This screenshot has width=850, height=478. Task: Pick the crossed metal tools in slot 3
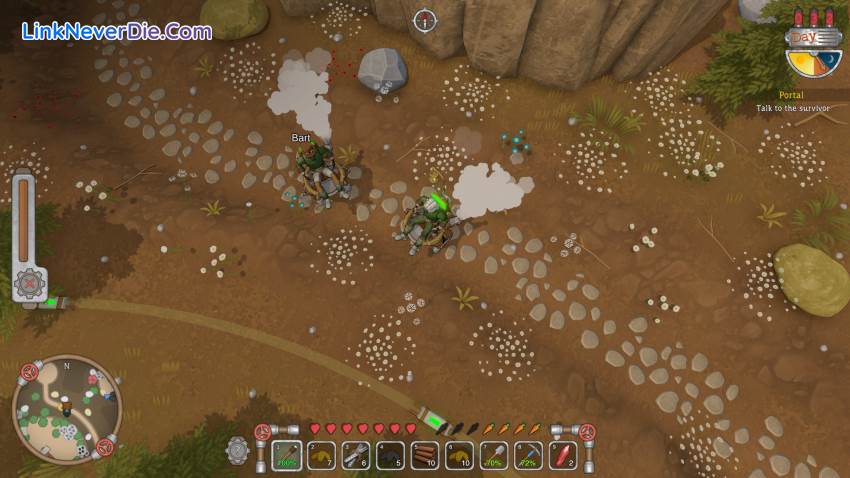tap(357, 455)
